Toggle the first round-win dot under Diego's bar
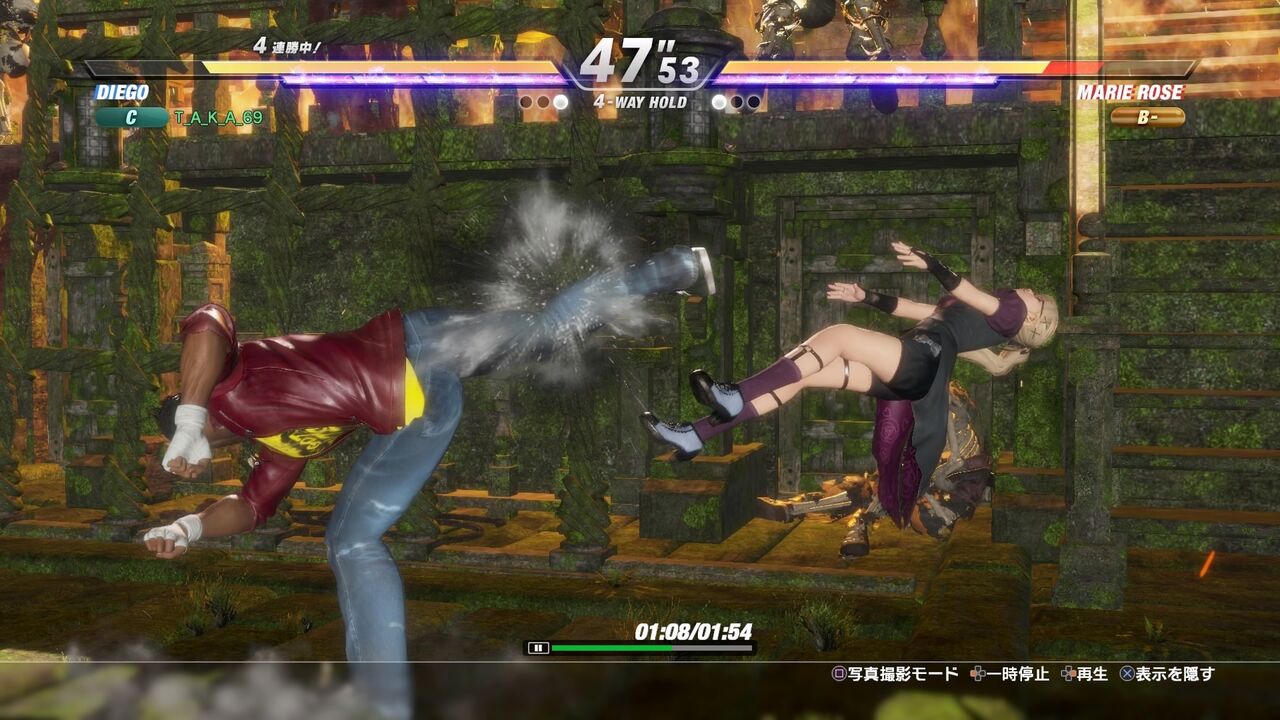 point(526,101)
